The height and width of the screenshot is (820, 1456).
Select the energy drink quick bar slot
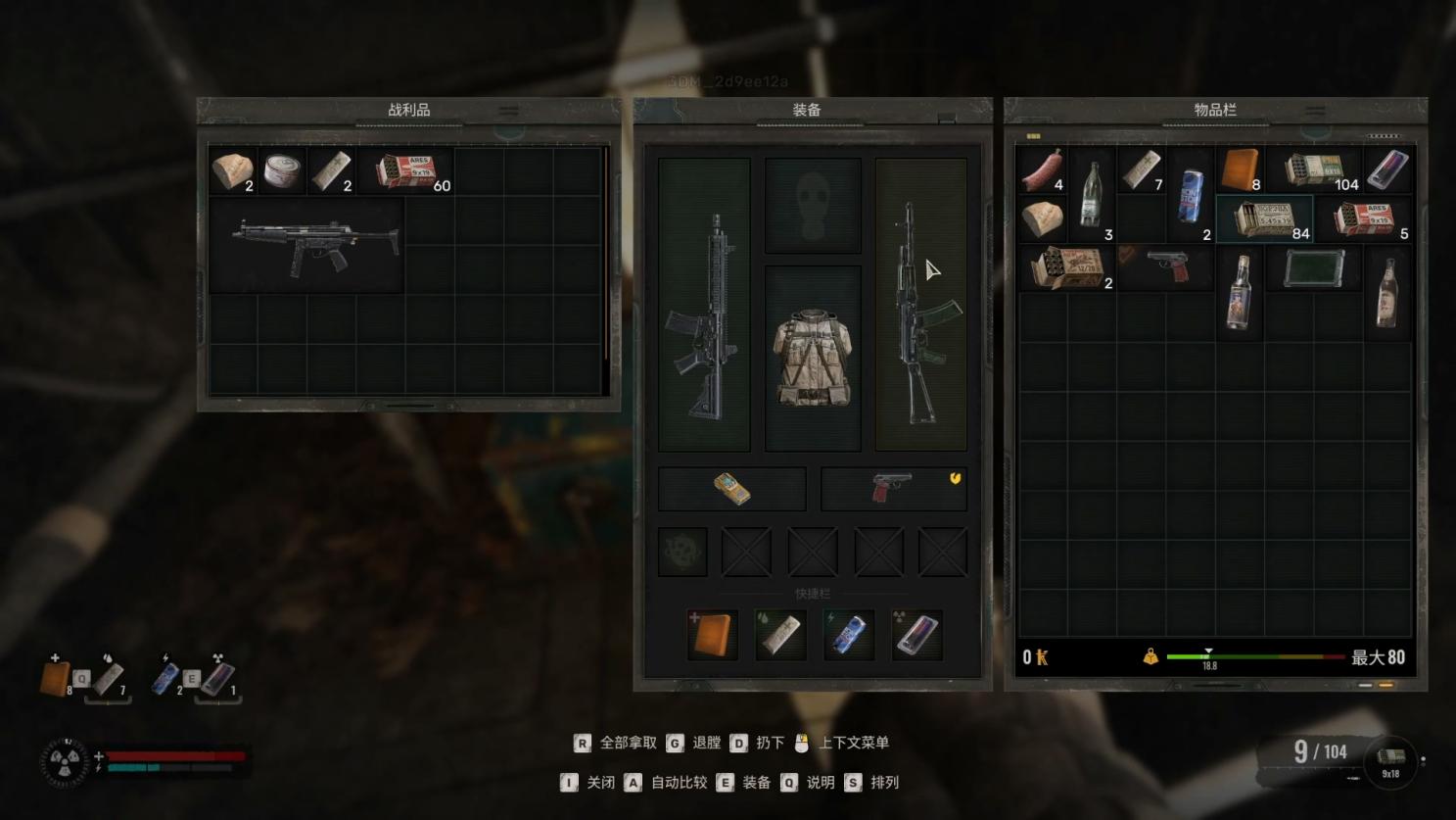click(x=849, y=635)
